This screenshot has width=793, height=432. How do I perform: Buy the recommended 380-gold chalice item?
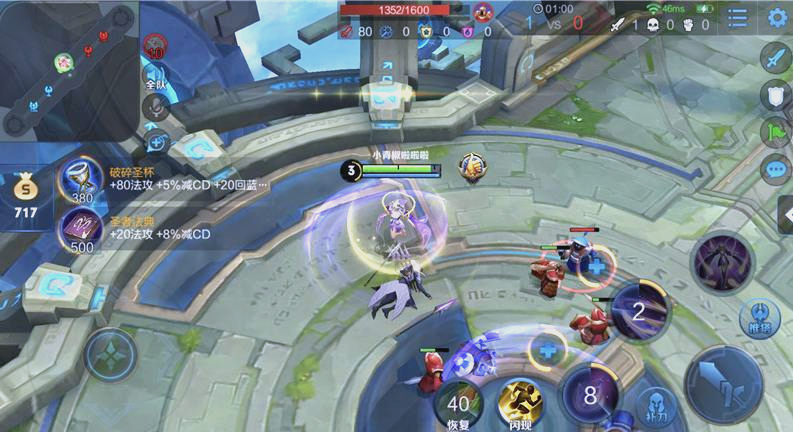coord(82,181)
